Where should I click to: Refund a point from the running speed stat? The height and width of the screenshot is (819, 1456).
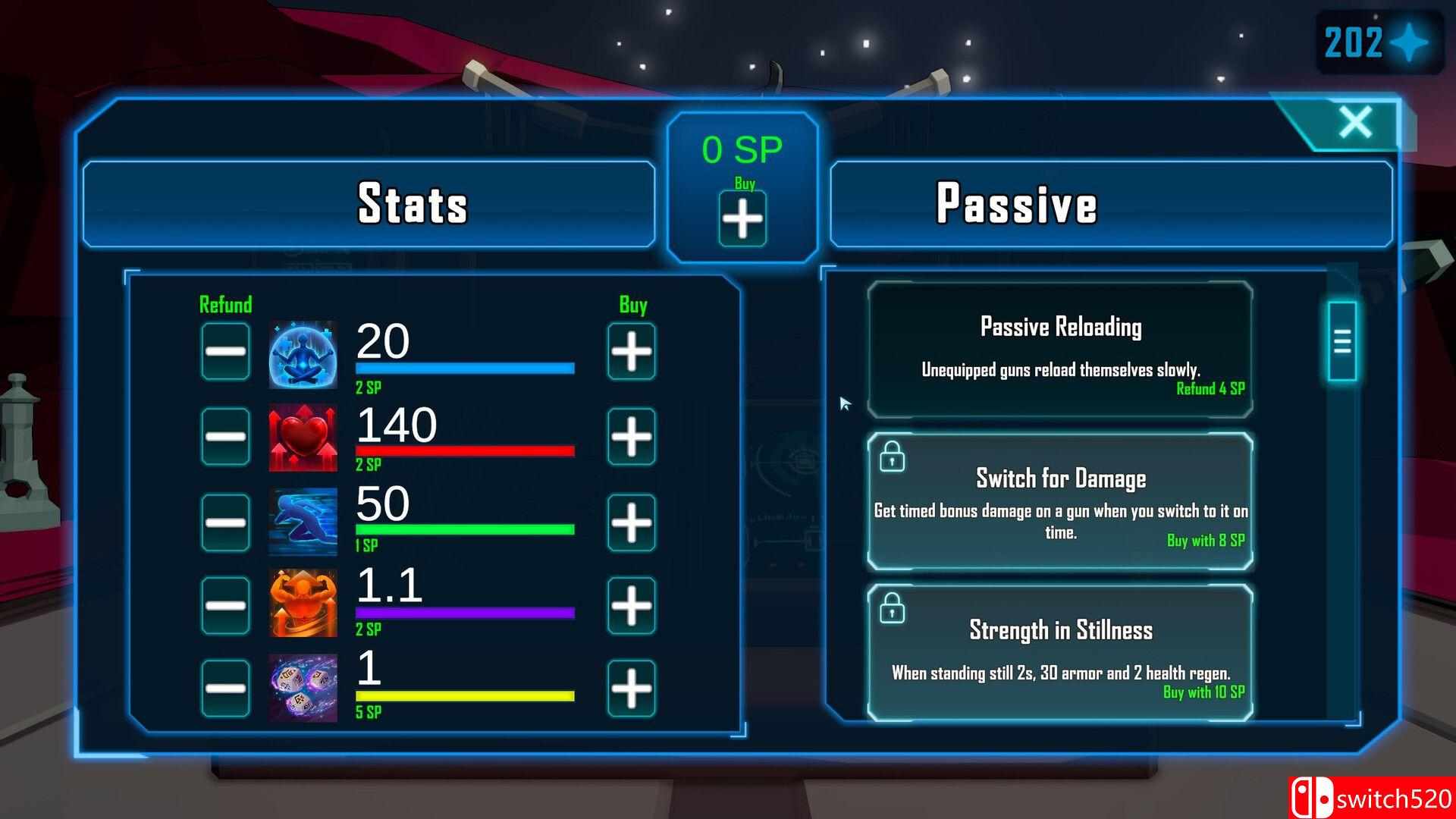point(225,522)
